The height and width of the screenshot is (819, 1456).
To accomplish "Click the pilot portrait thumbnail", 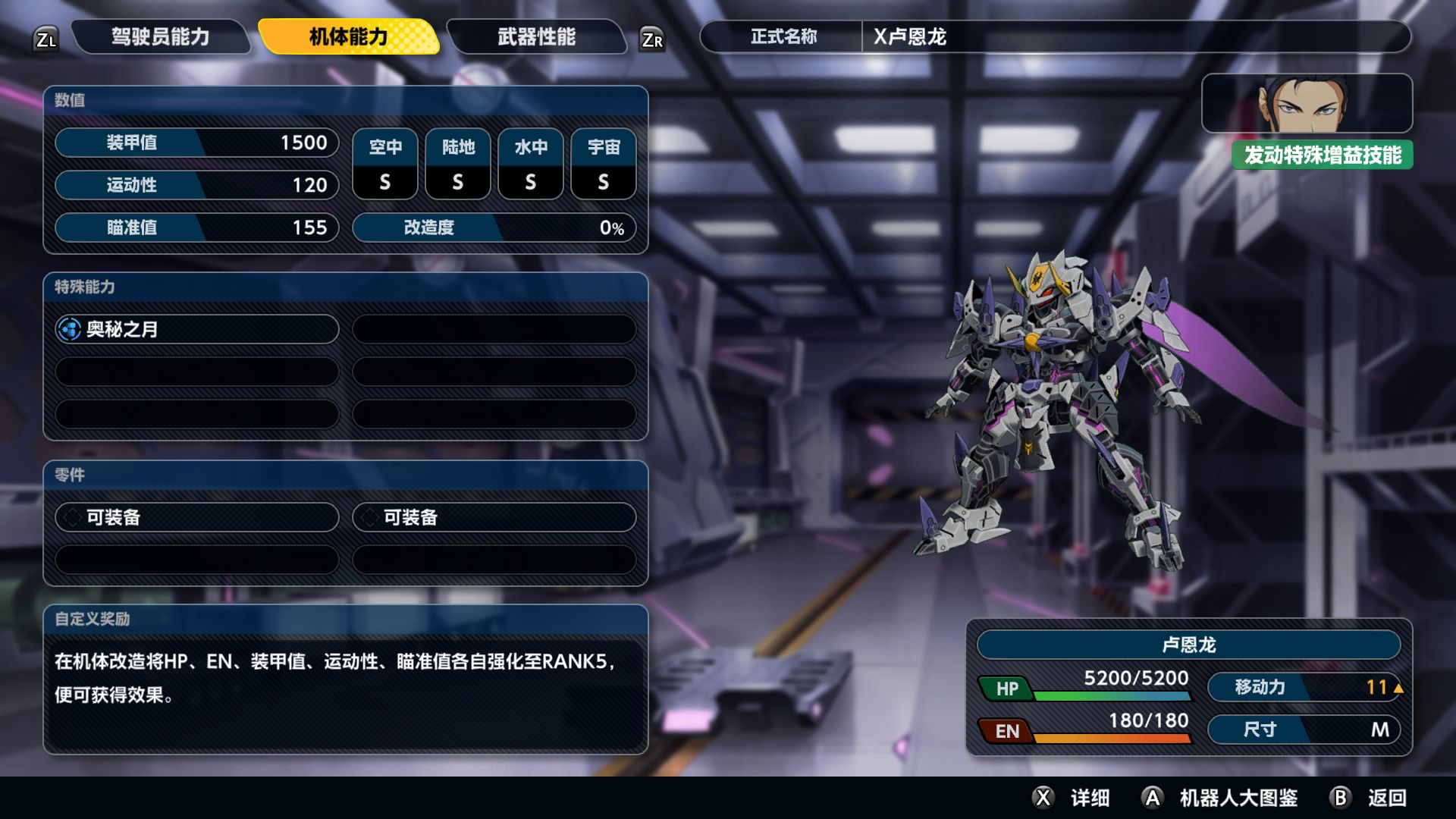I will tap(1306, 103).
